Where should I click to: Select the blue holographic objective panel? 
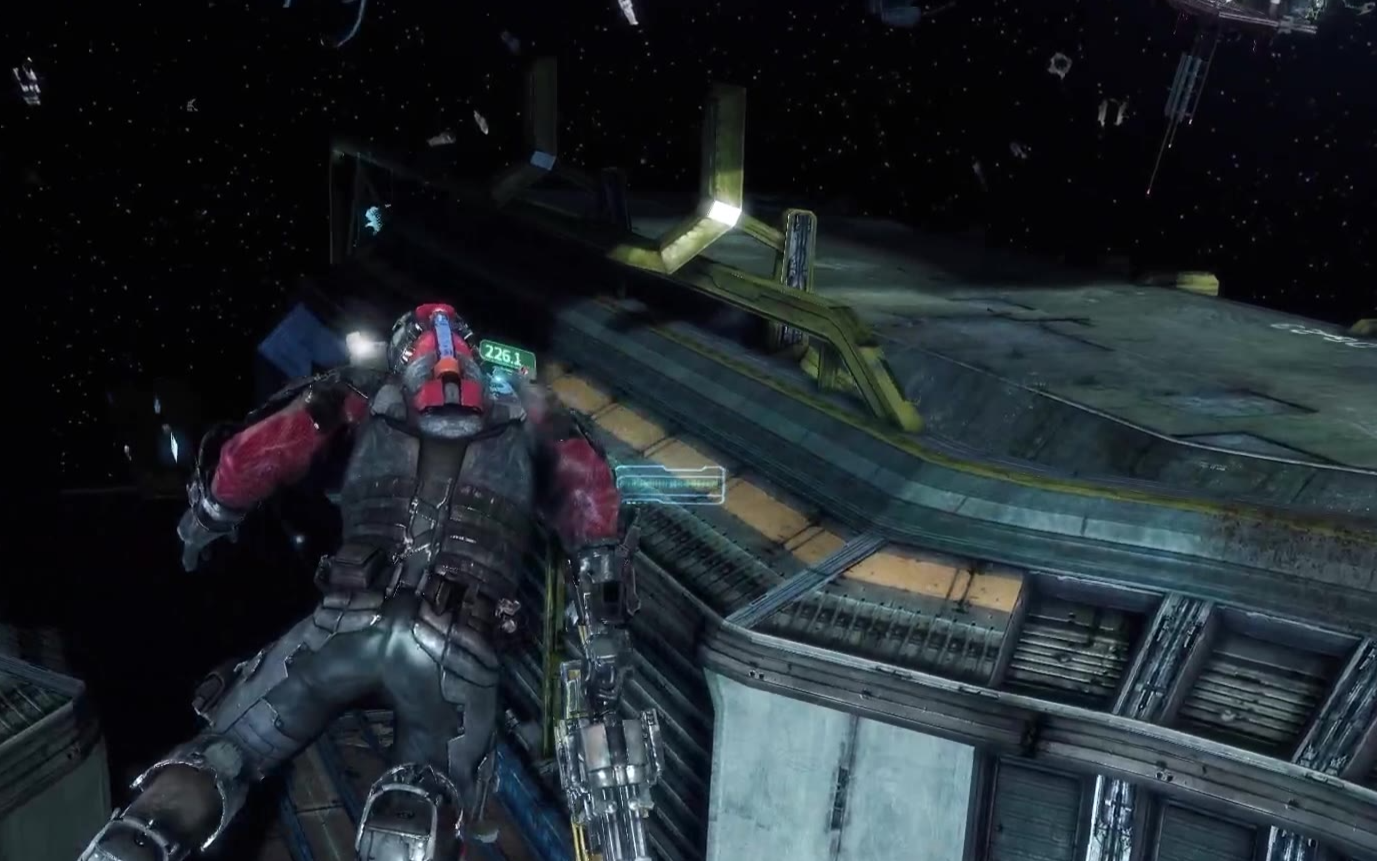coord(669,484)
